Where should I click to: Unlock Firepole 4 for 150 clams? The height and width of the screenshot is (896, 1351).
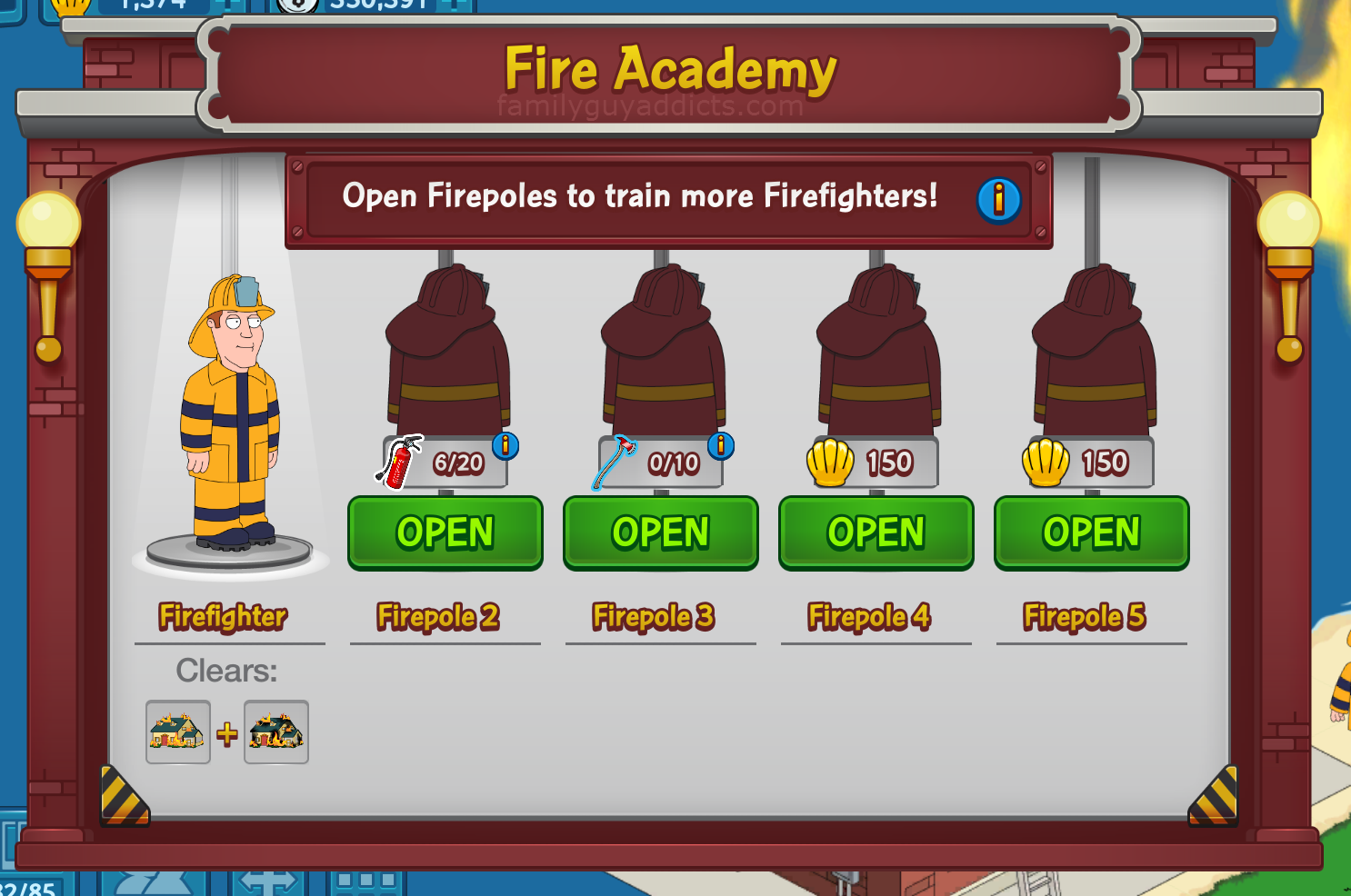[876, 533]
